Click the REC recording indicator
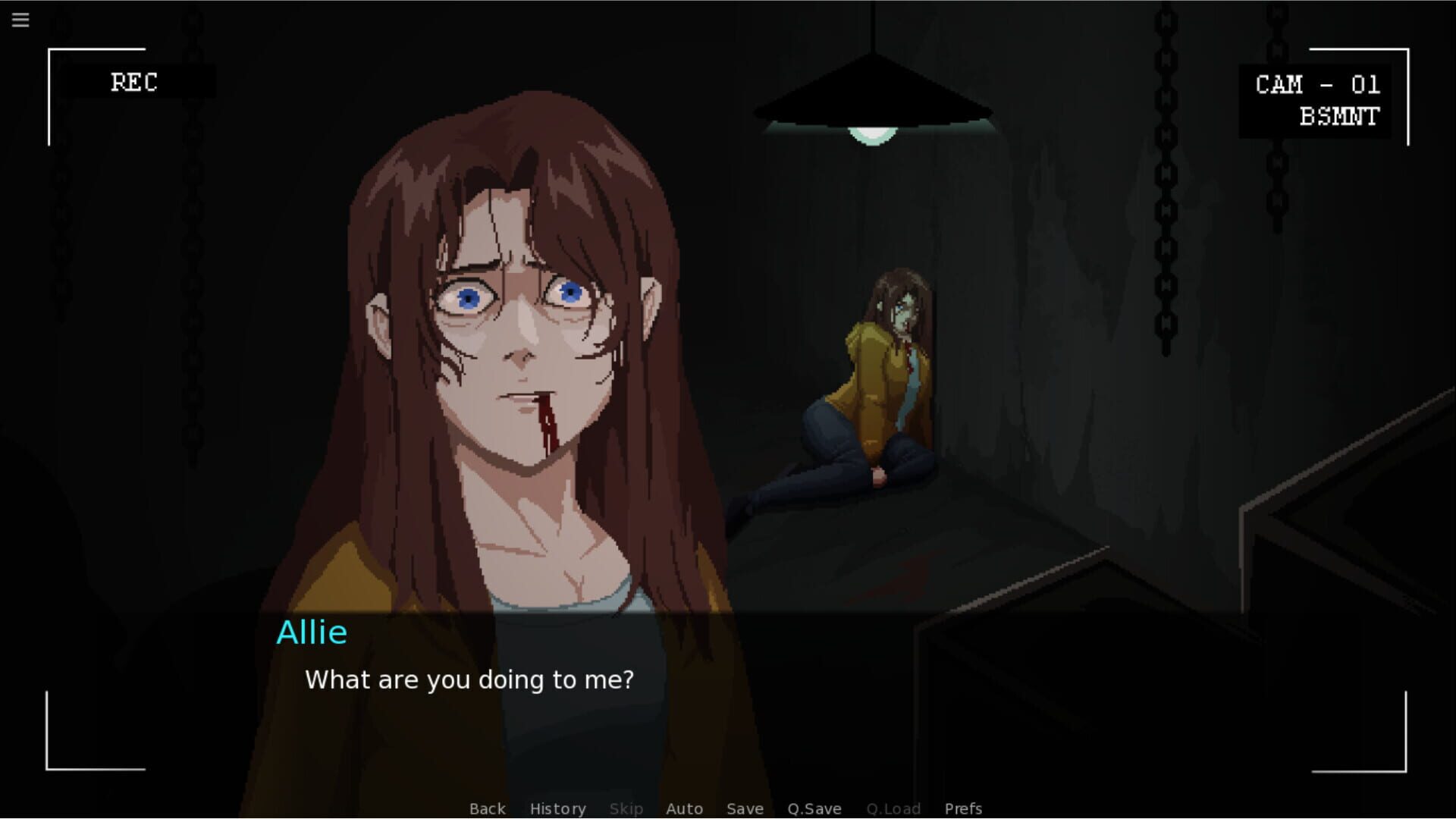Viewport: 1456px width, 819px height. (135, 82)
